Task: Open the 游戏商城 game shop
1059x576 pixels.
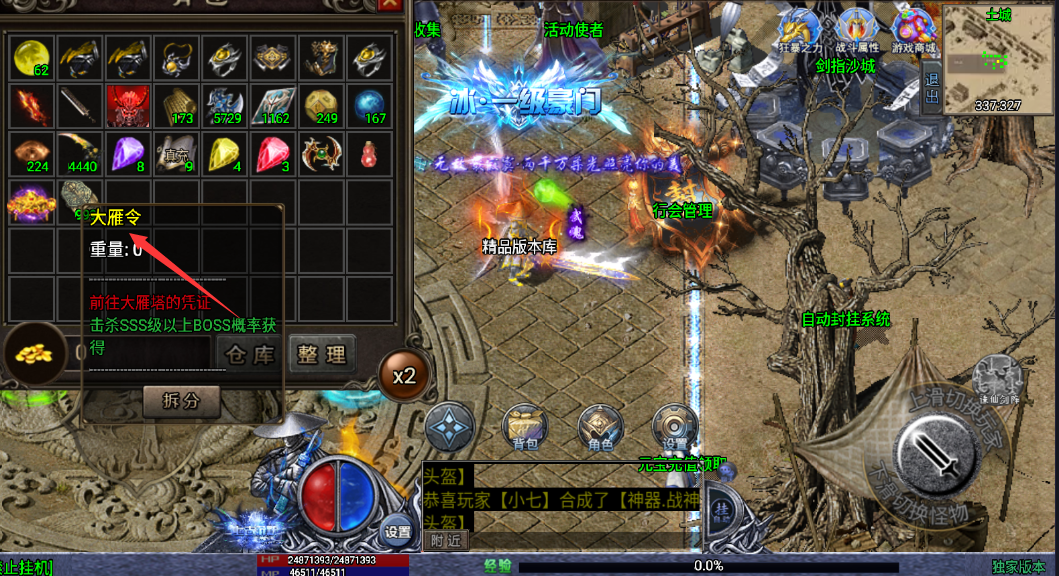Action: click(914, 31)
